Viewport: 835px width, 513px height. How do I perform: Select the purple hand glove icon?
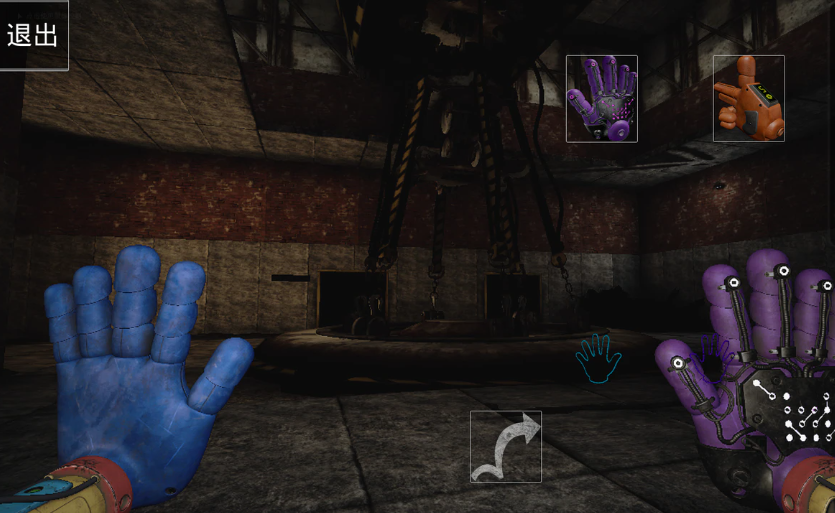[601, 98]
